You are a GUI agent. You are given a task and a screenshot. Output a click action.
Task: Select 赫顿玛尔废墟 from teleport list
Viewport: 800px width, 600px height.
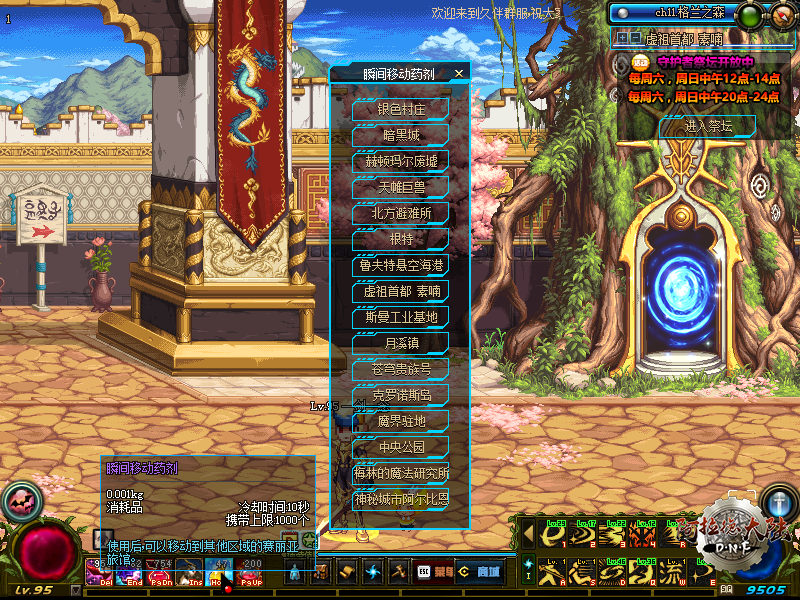point(401,161)
